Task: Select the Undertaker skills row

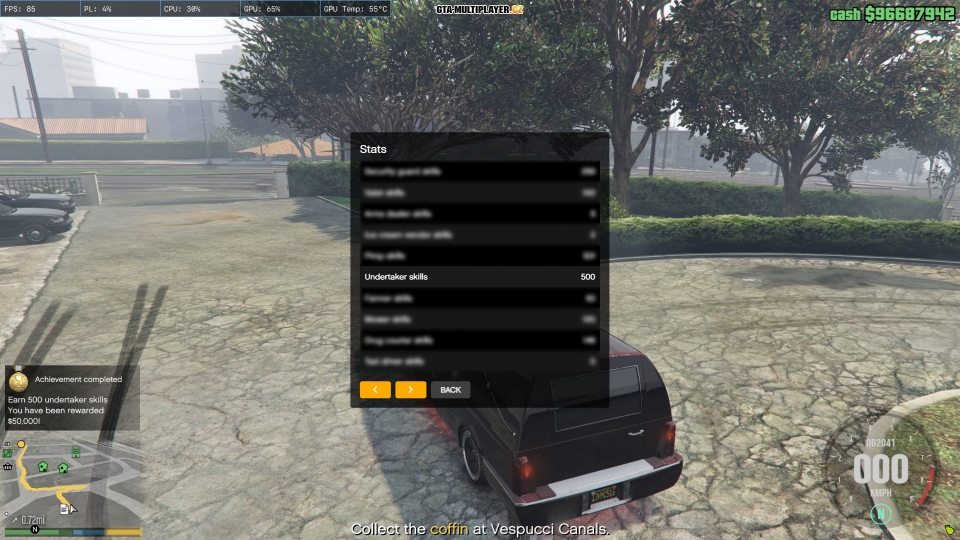Action: pos(479,276)
